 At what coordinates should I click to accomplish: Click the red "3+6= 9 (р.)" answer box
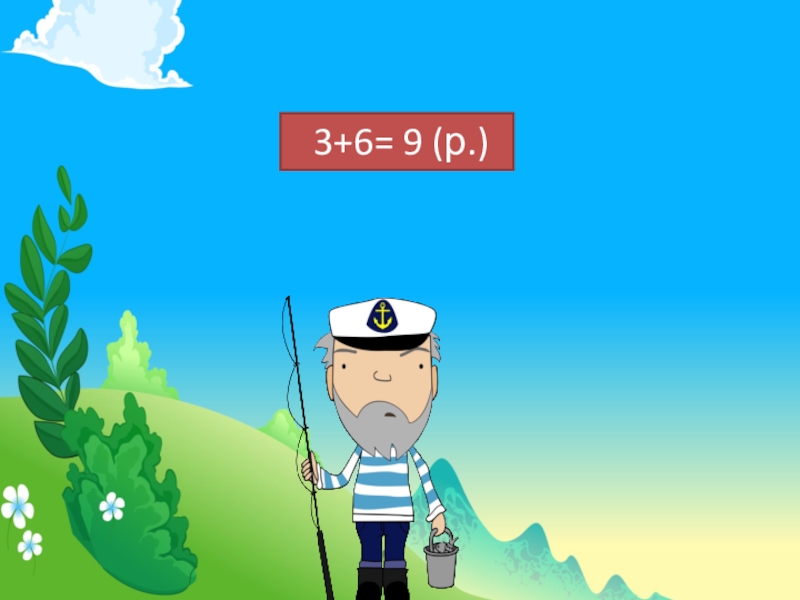pyautogui.click(x=396, y=142)
